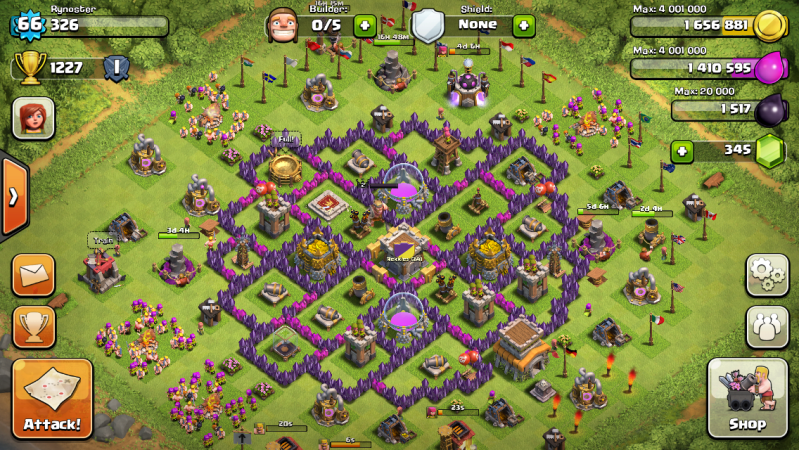The width and height of the screenshot is (799, 450).
Task: Open the Shop menu
Action: pos(747,398)
